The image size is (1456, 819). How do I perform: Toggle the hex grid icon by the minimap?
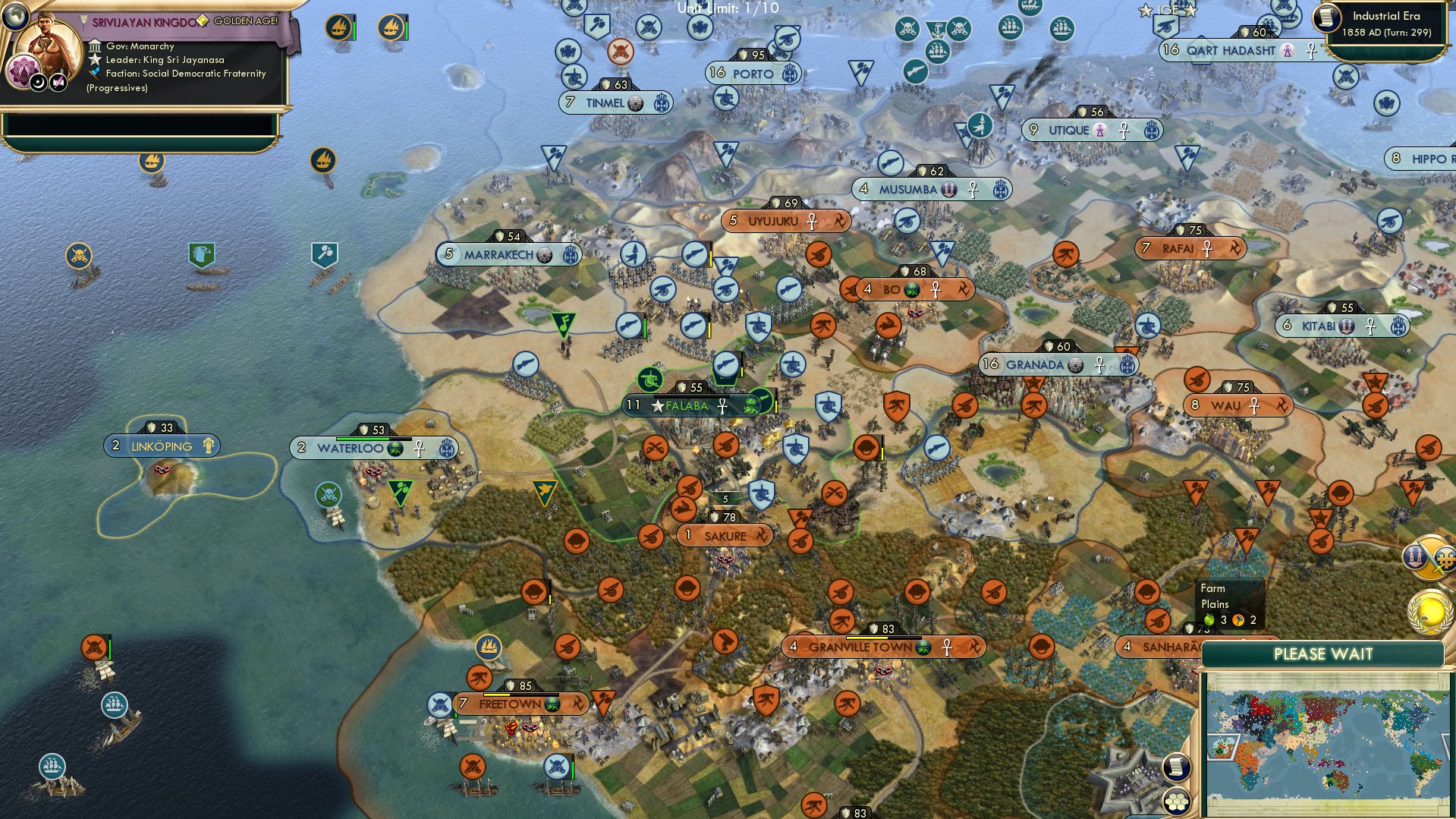point(1175,801)
